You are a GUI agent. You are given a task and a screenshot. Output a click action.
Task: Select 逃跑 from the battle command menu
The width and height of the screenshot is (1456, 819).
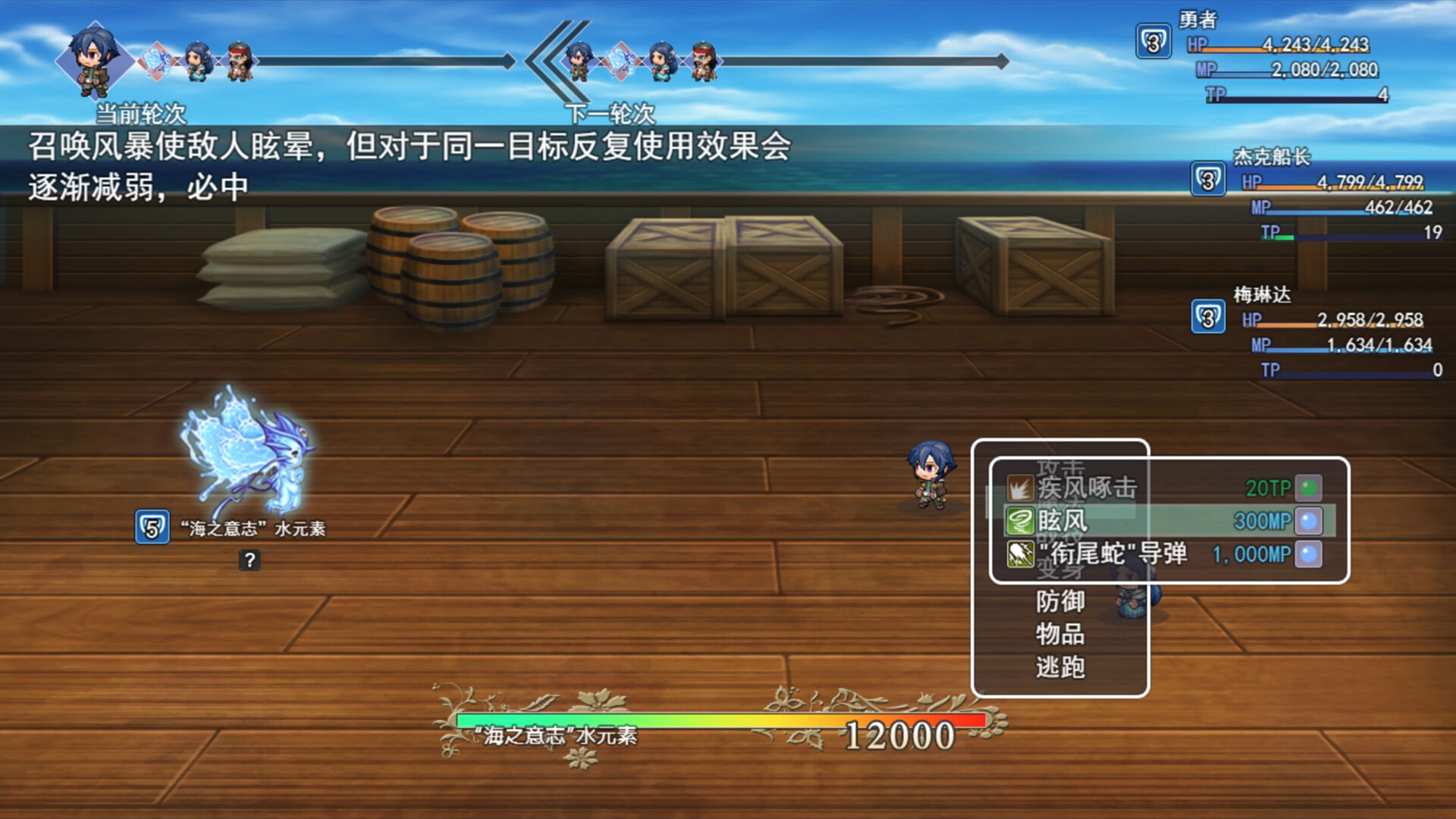[1059, 668]
